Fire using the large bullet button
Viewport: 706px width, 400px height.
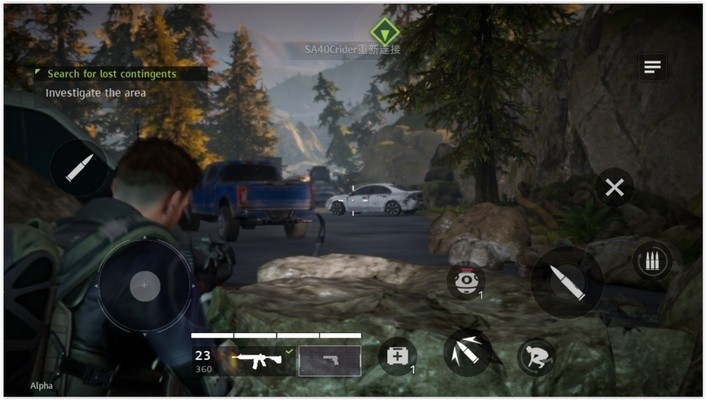coord(567,282)
